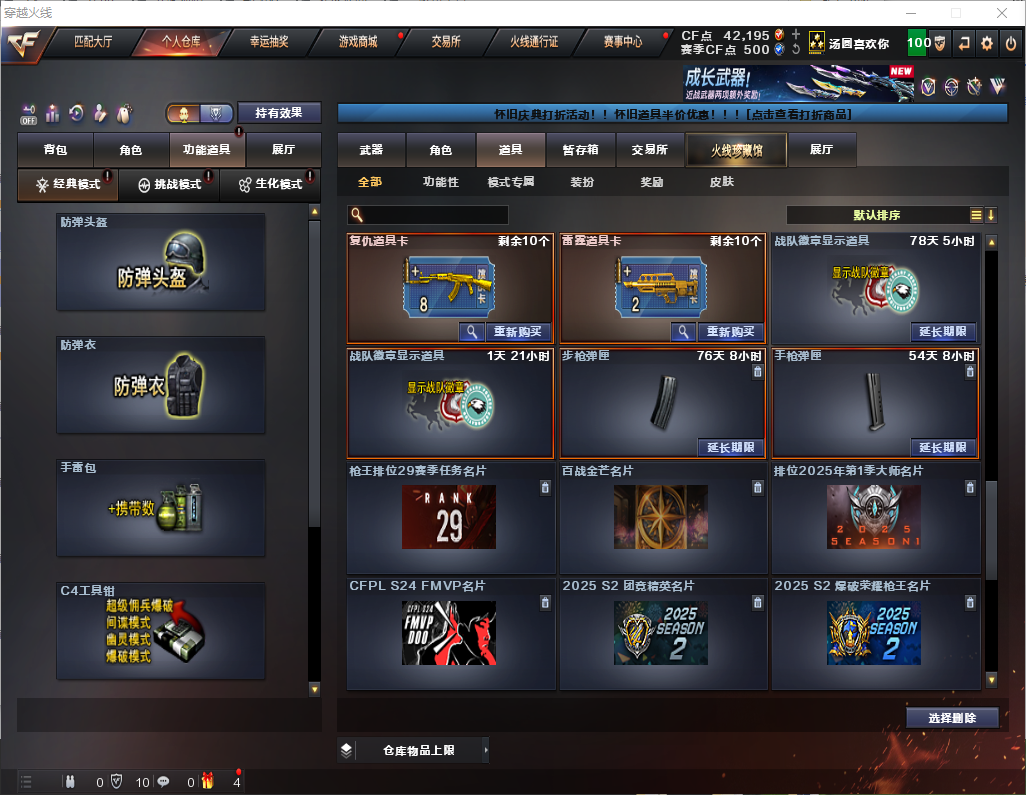Switch to the 挑战模式 tab
The width and height of the screenshot is (1026, 795).
[x=168, y=184]
